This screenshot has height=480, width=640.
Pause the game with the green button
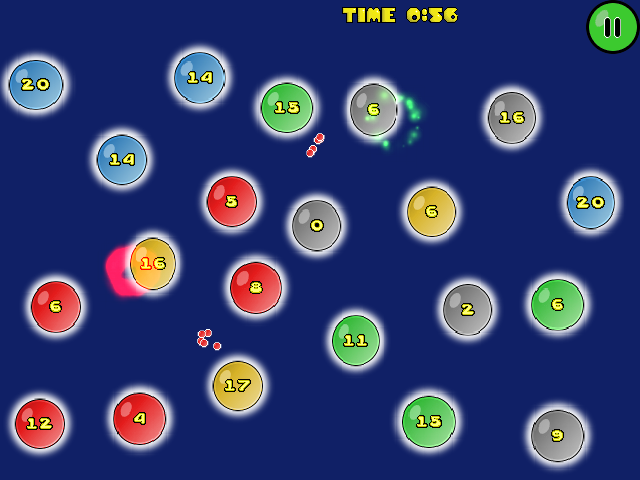click(x=612, y=27)
